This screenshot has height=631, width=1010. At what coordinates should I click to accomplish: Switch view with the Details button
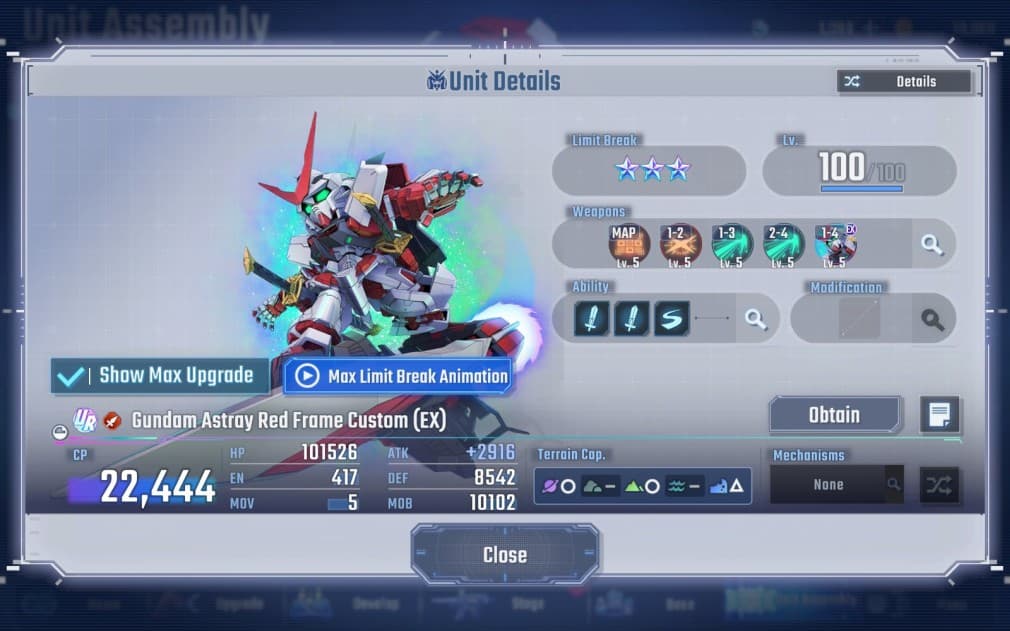pos(904,82)
